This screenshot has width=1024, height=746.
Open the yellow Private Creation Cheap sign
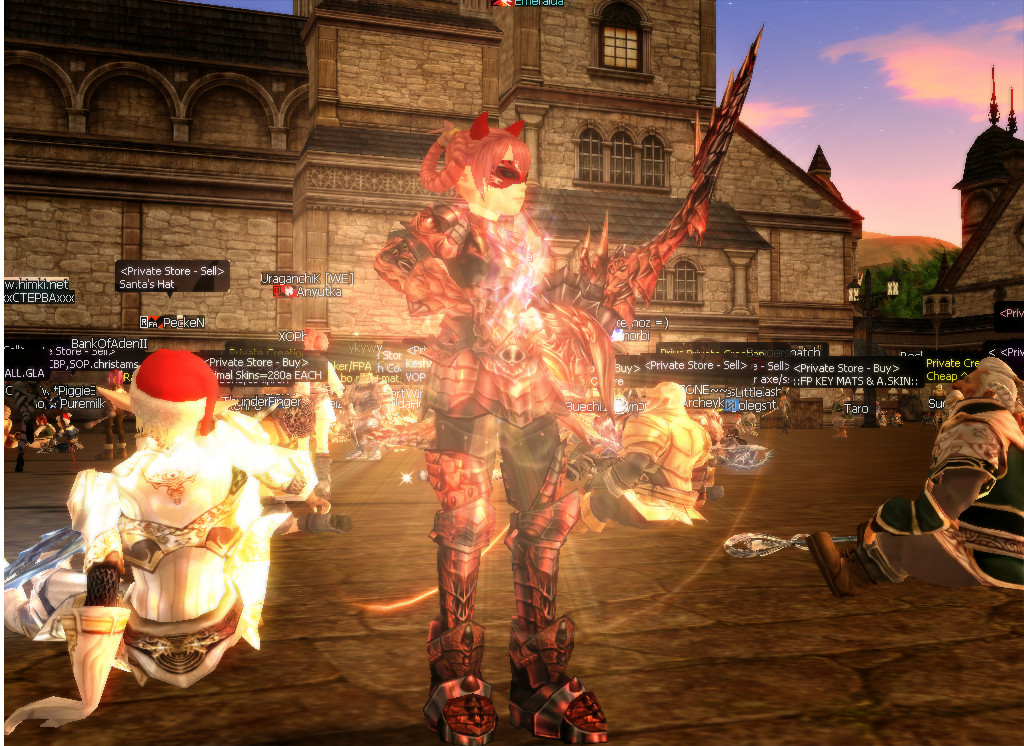tap(949, 370)
